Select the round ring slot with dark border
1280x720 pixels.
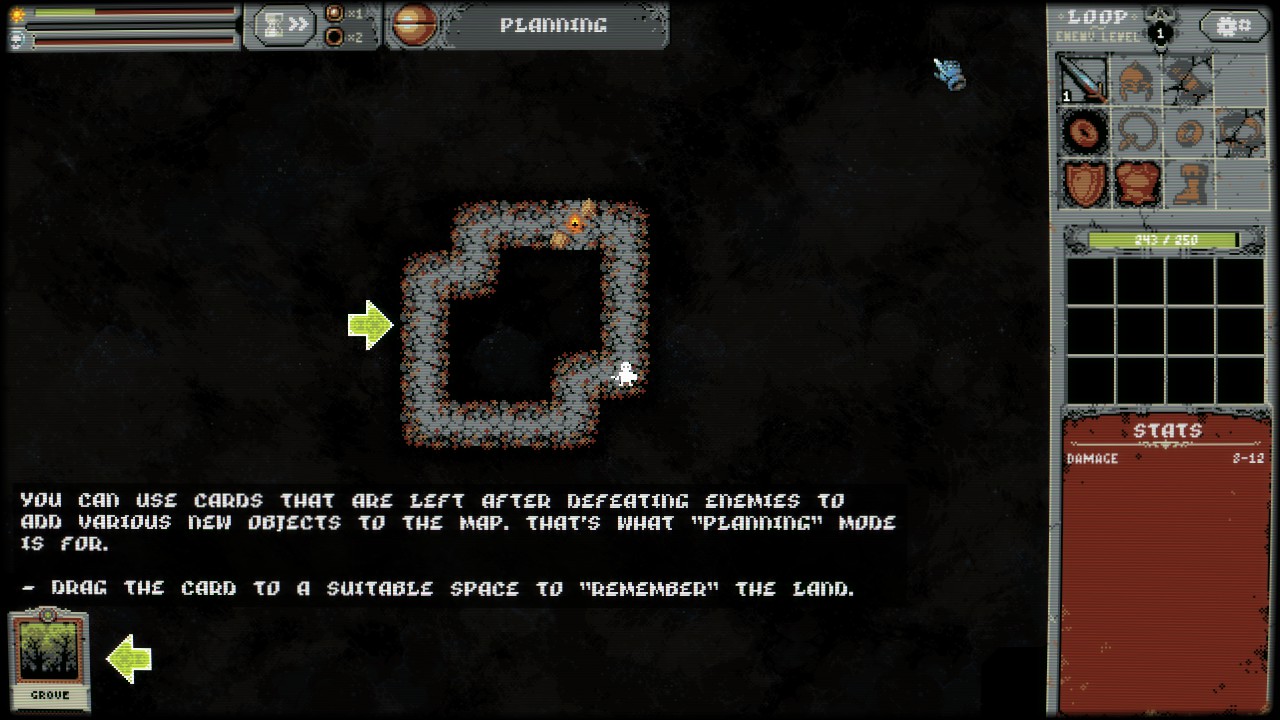[1084, 132]
